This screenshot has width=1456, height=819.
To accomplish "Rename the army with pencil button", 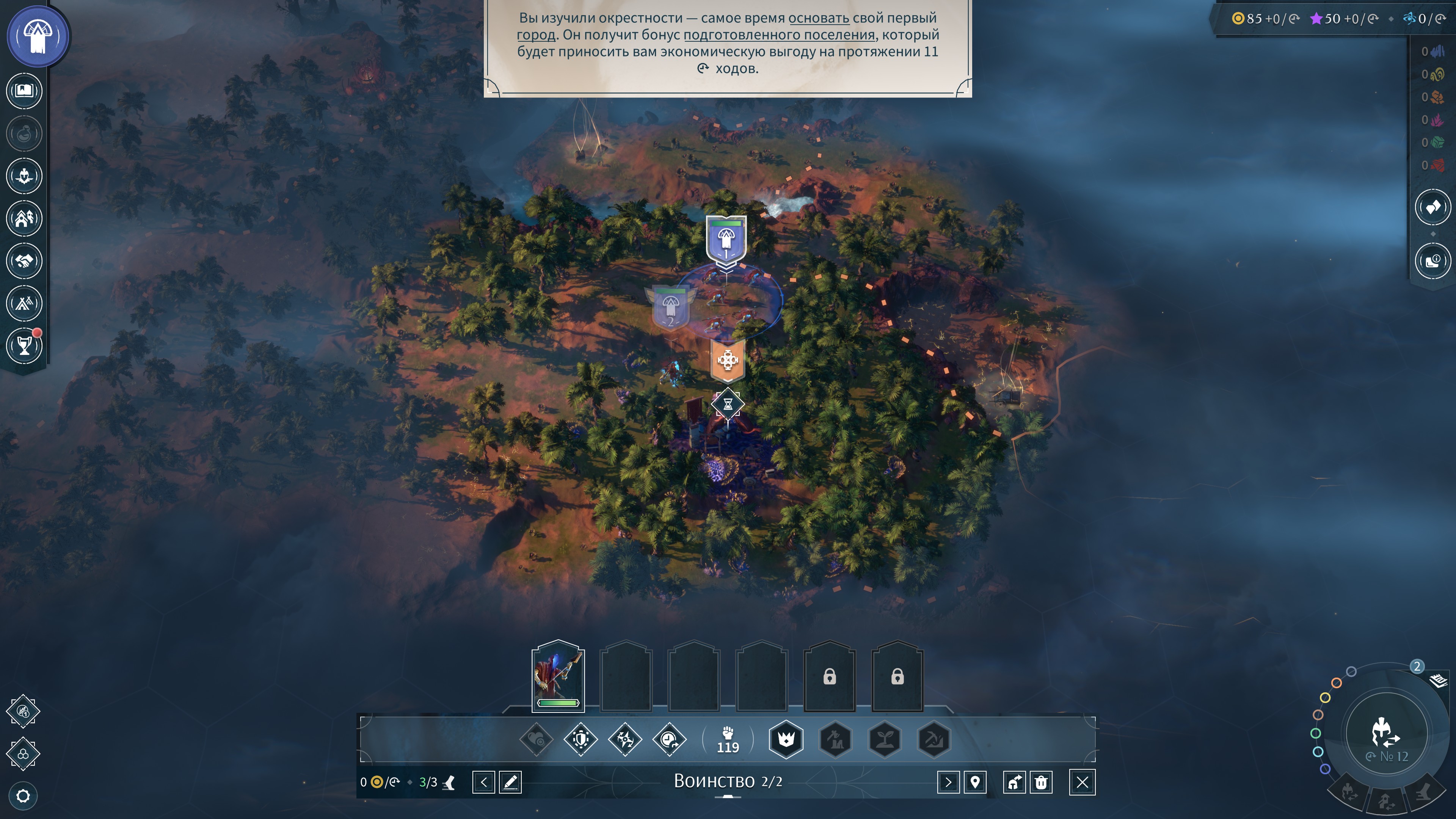I will 510,782.
